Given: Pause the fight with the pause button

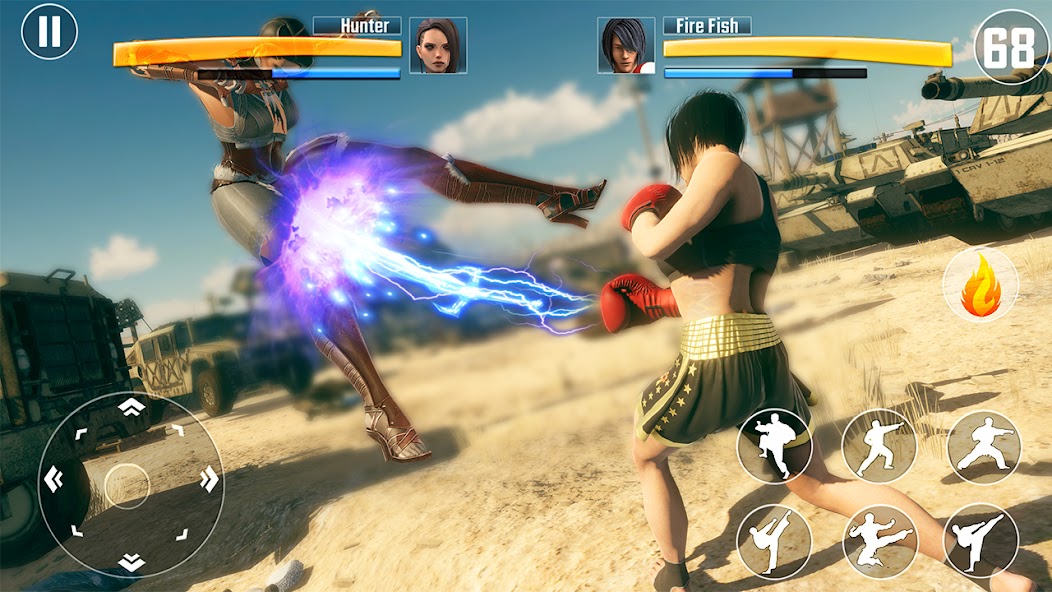Looking at the screenshot, I should pos(48,31).
